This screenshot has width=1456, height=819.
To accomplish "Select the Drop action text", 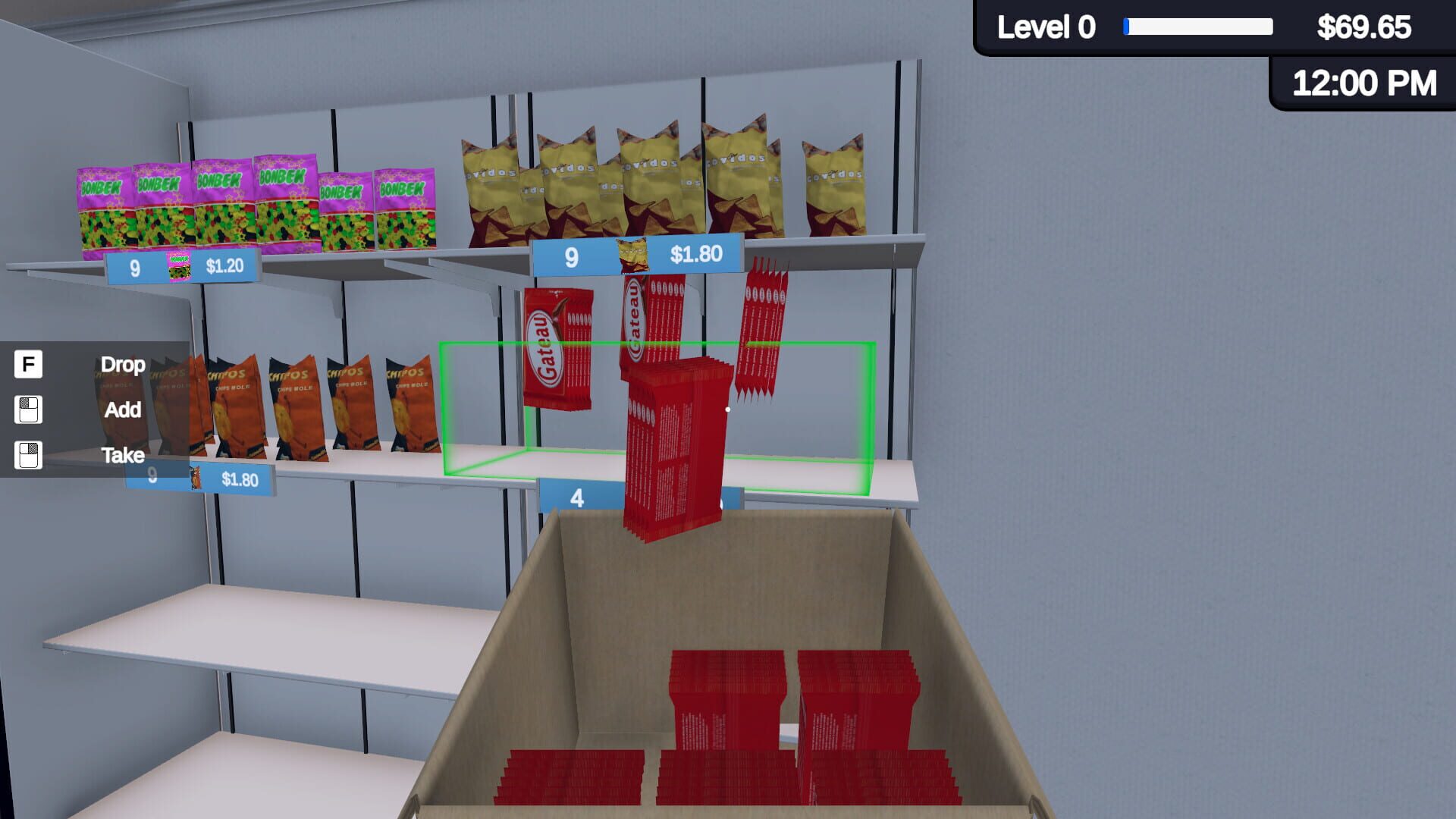I will 123,366.
